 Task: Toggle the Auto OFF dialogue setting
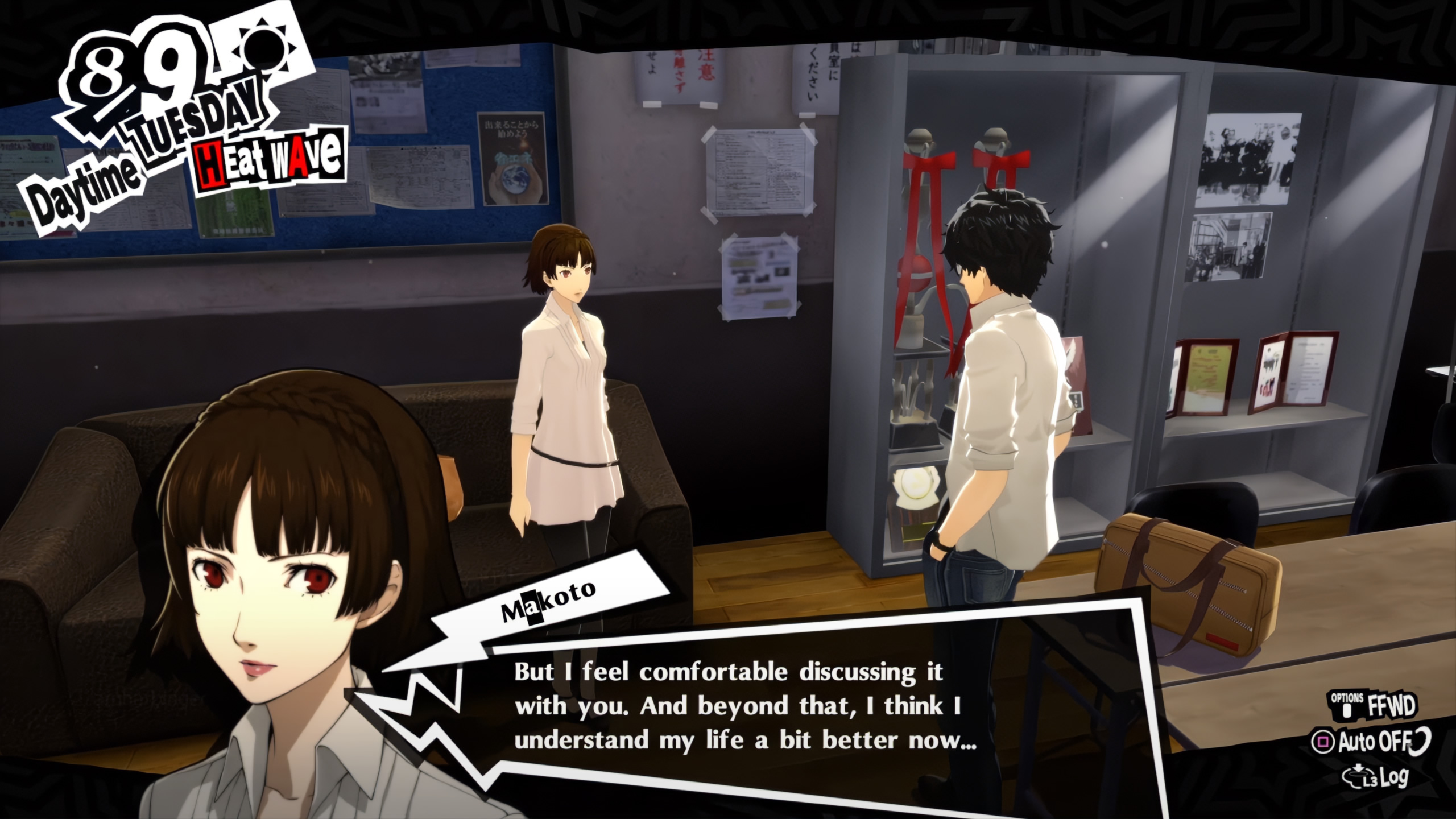pos(1371,741)
